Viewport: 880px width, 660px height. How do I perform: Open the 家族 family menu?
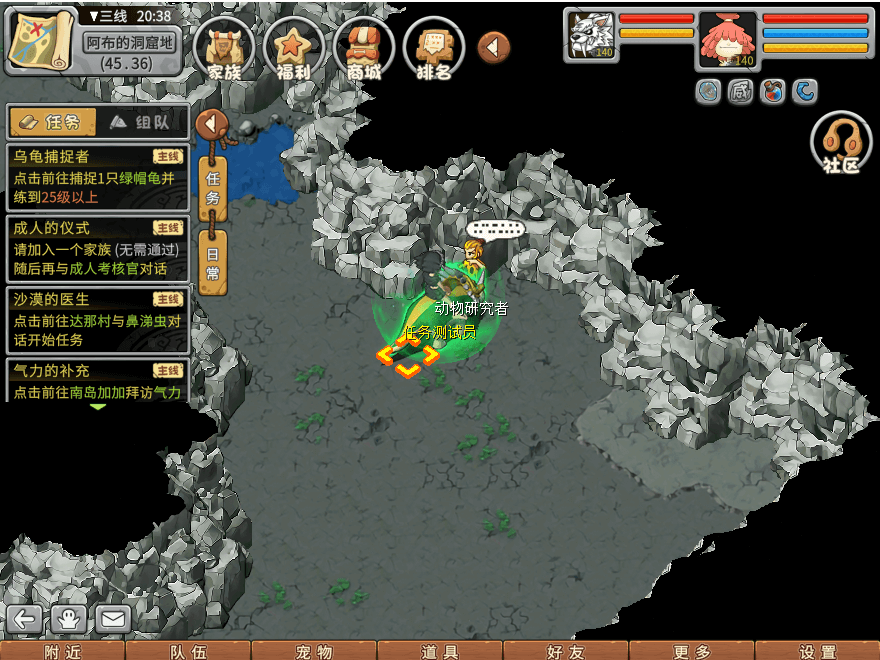tap(224, 48)
